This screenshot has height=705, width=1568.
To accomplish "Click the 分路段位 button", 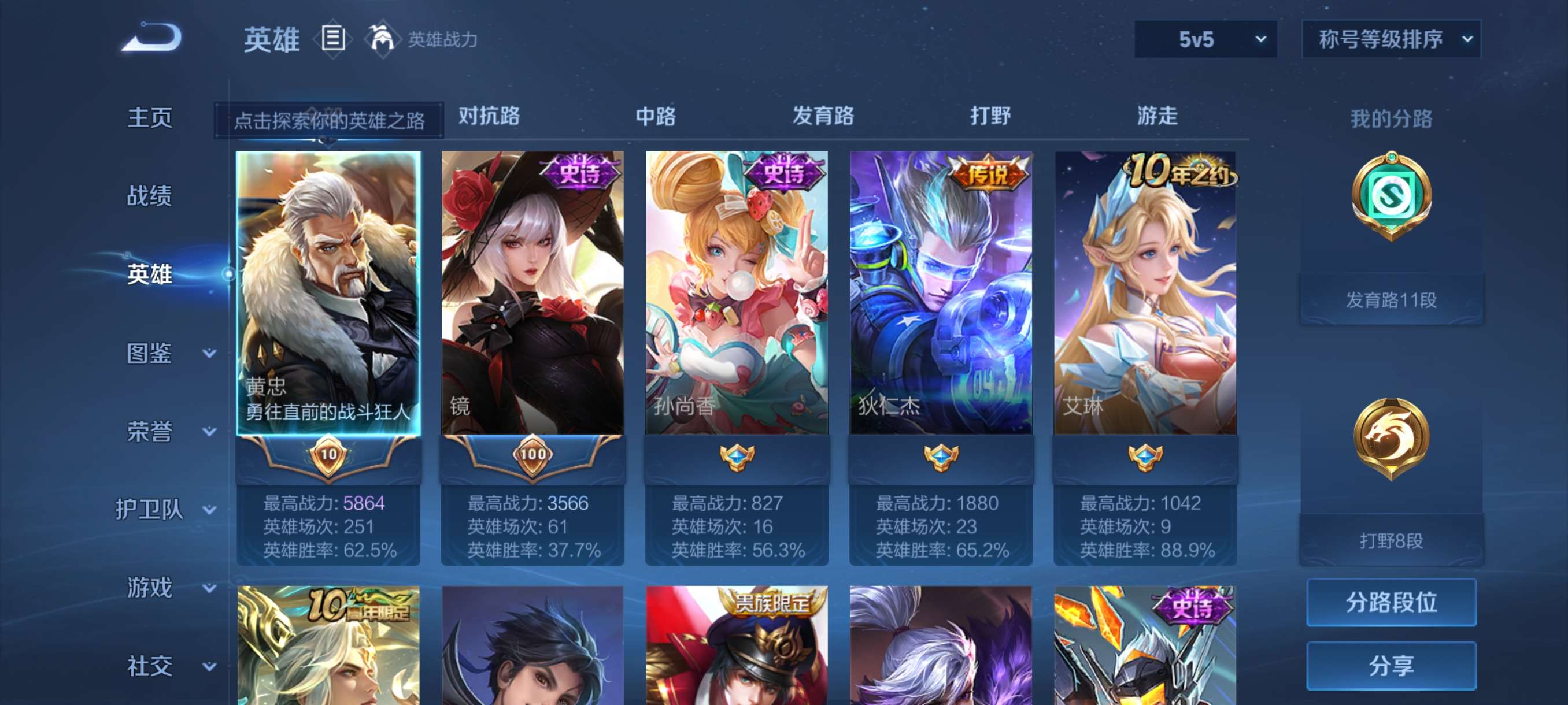I will coord(1393,603).
